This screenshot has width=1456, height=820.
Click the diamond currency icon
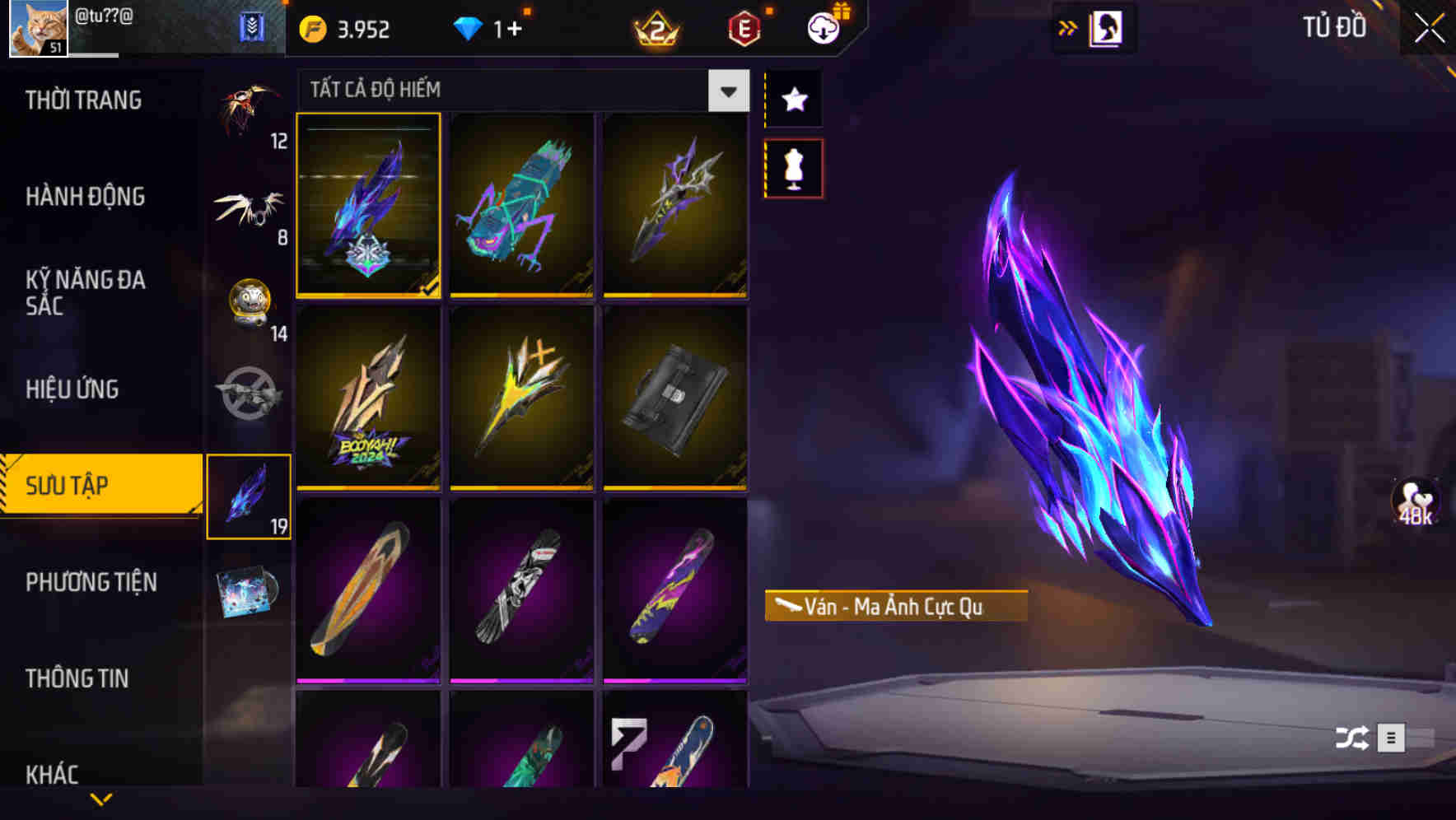(x=468, y=27)
